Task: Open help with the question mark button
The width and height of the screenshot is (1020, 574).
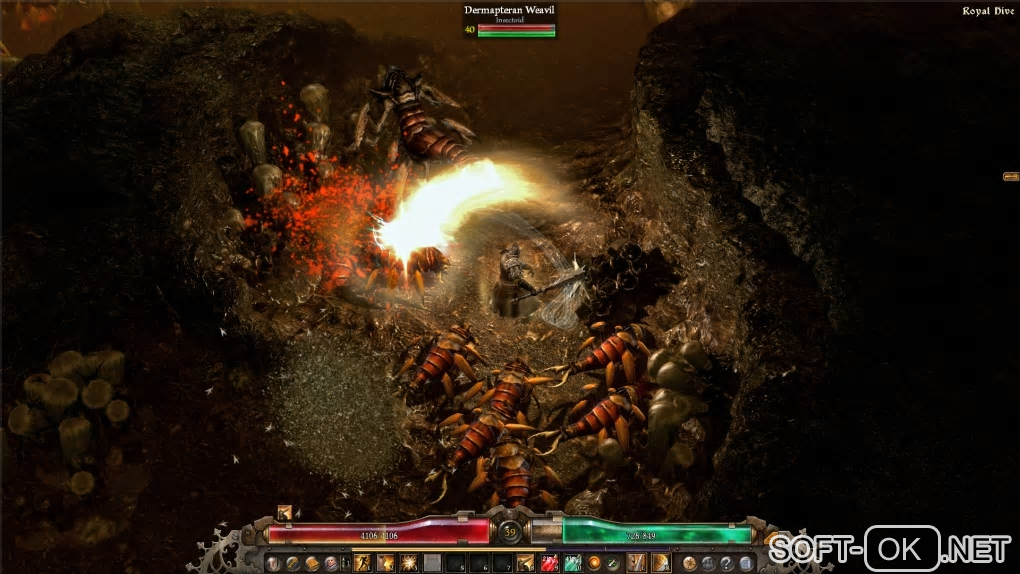Action: point(726,563)
